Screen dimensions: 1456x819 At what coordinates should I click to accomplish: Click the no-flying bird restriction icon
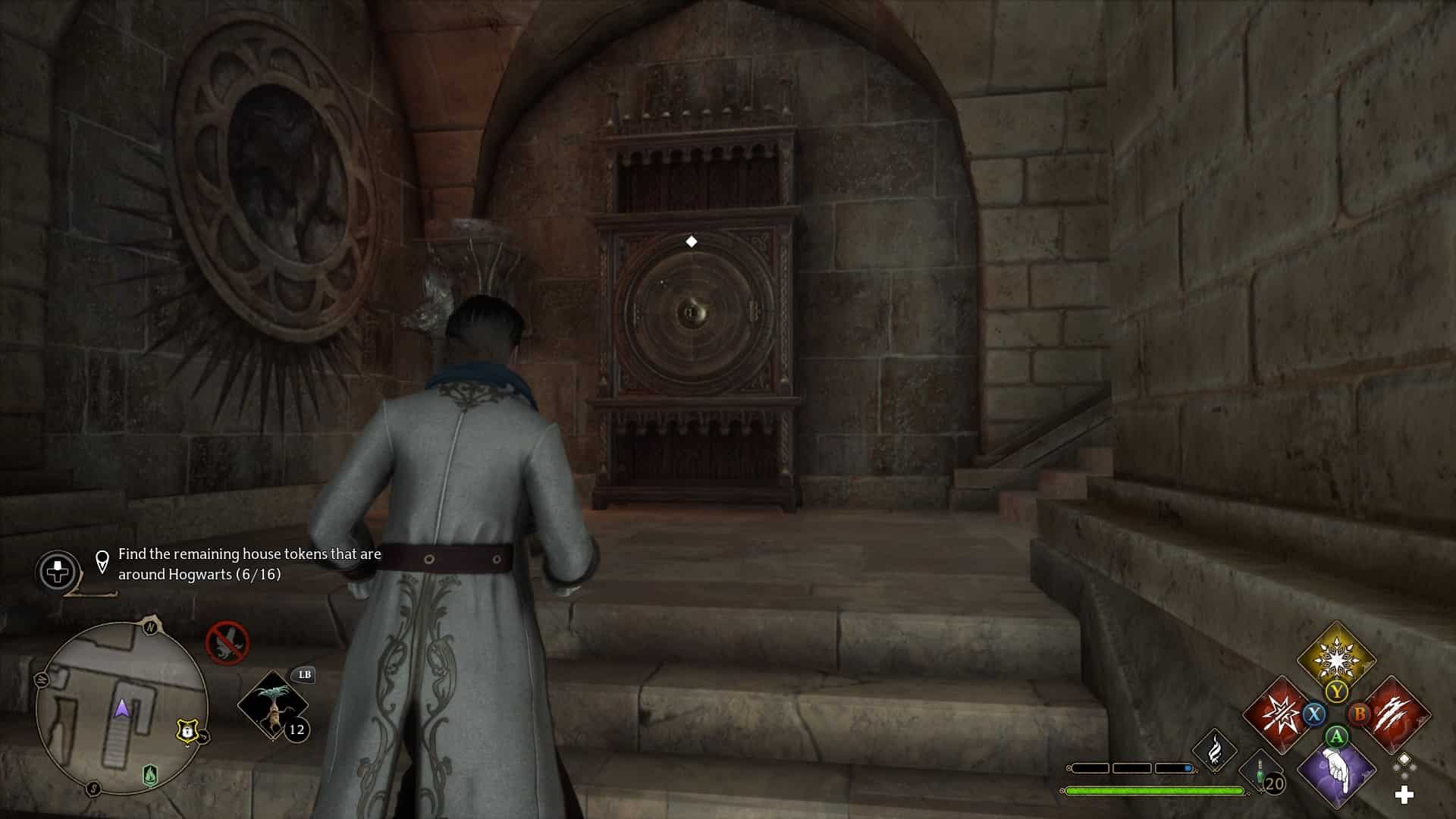(x=227, y=642)
